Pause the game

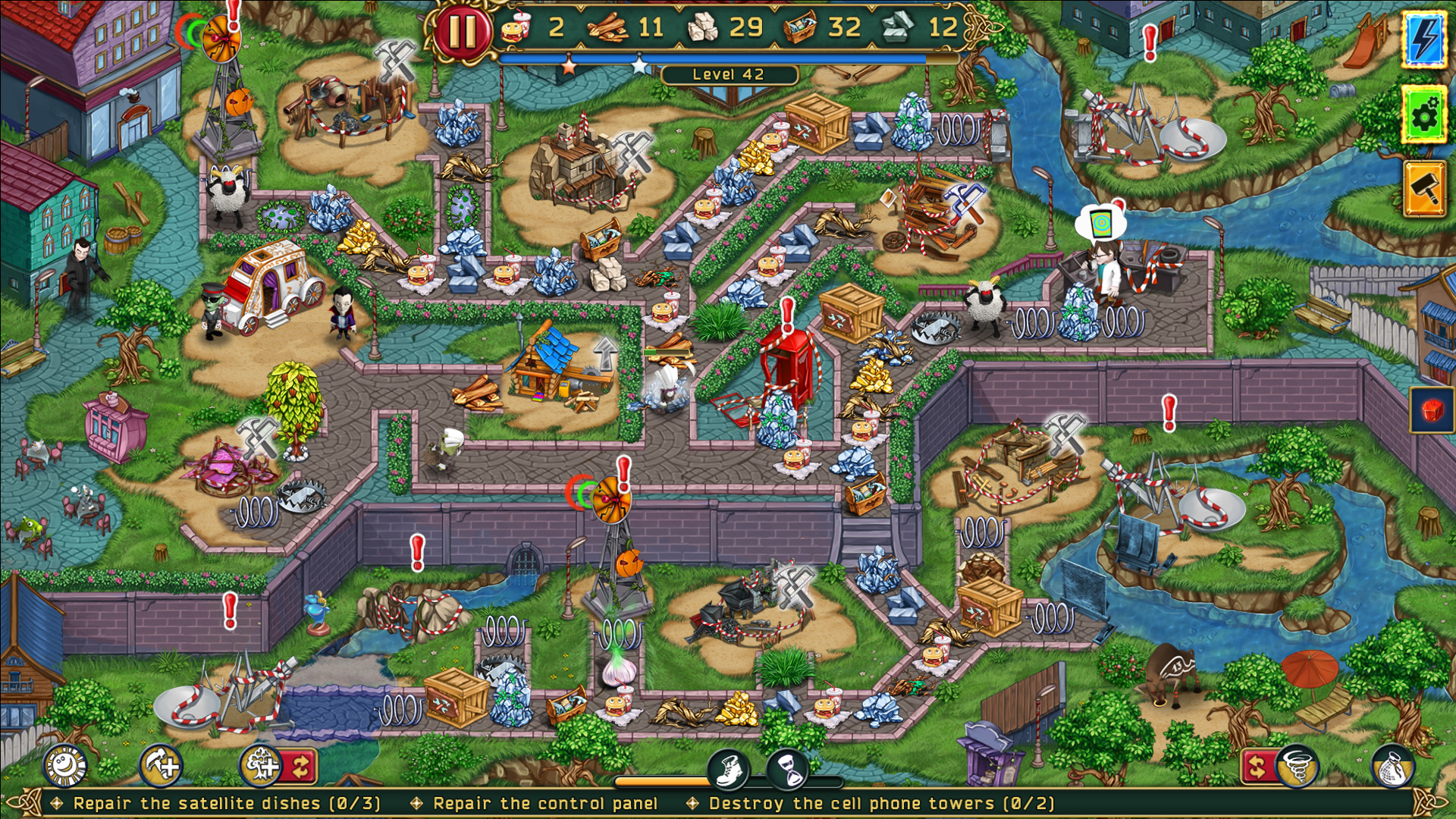click(464, 32)
